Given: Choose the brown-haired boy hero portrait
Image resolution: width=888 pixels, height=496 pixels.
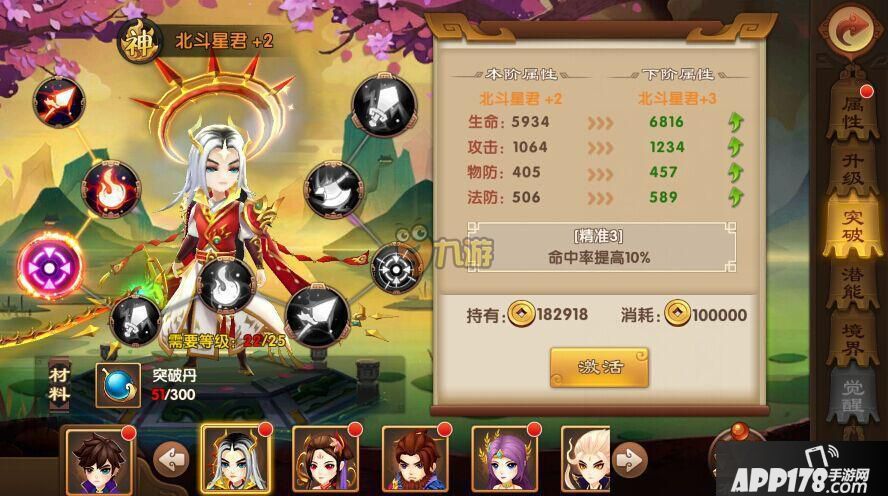Looking at the screenshot, I should coord(96,461).
